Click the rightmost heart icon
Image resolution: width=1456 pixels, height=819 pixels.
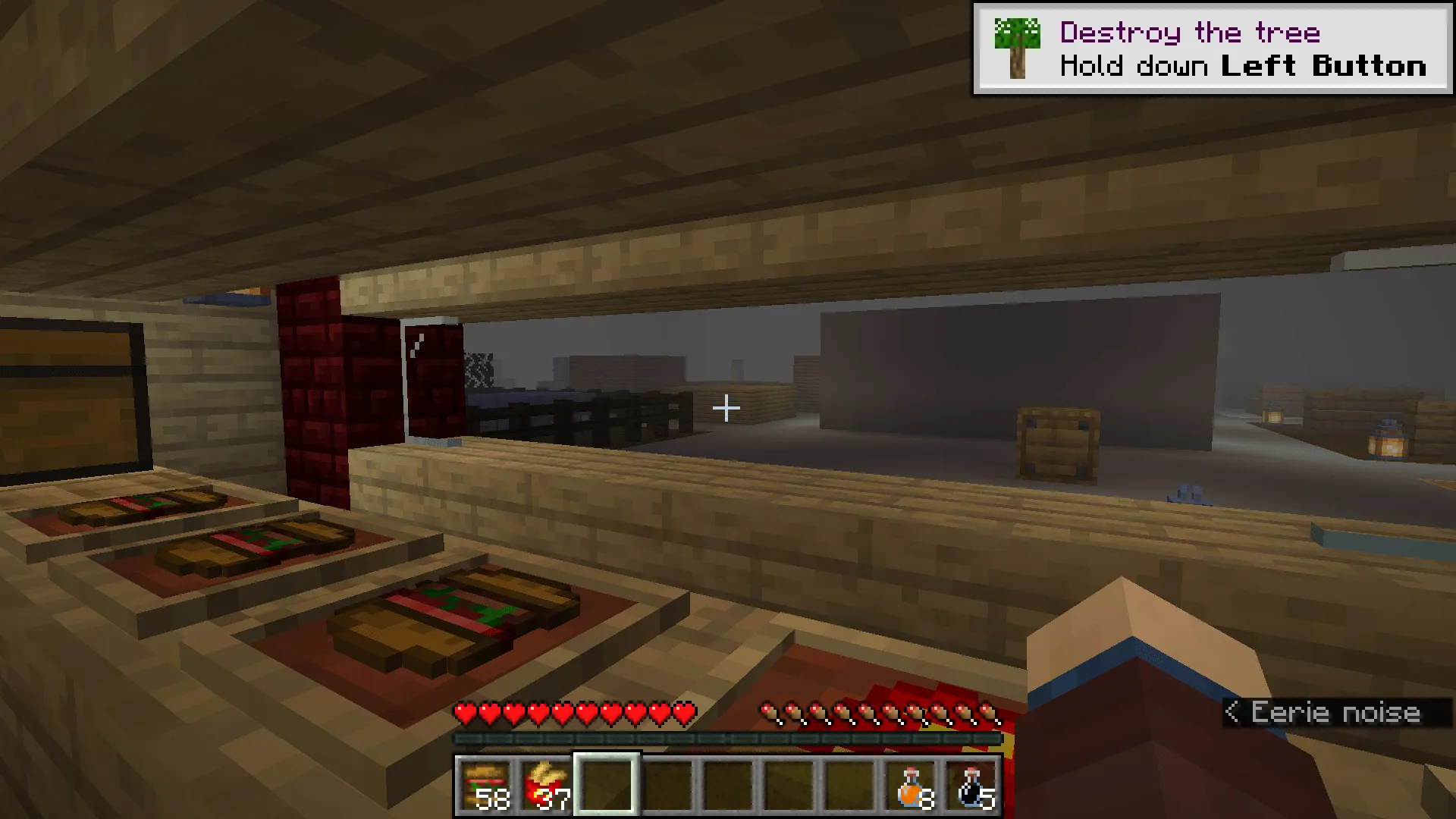tap(683, 714)
